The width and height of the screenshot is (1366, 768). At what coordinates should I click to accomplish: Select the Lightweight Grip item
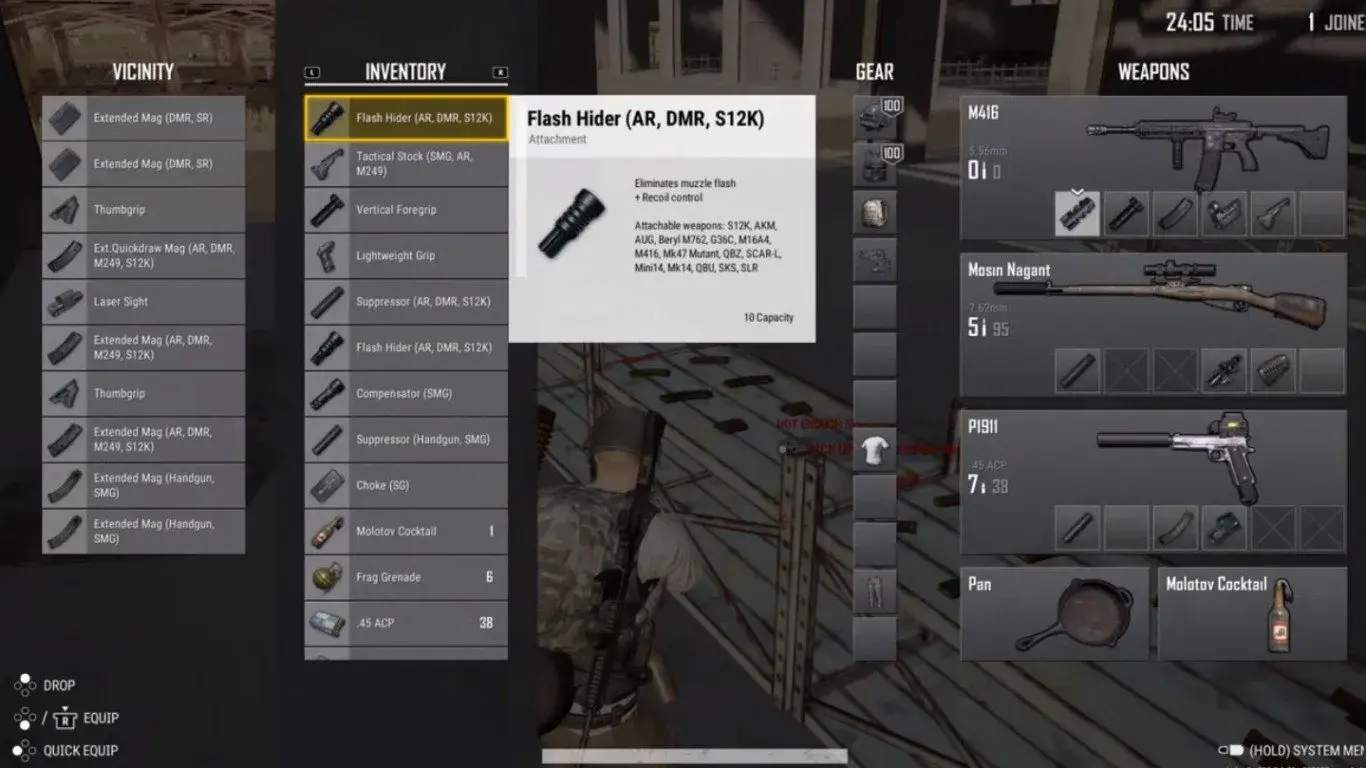click(406, 256)
